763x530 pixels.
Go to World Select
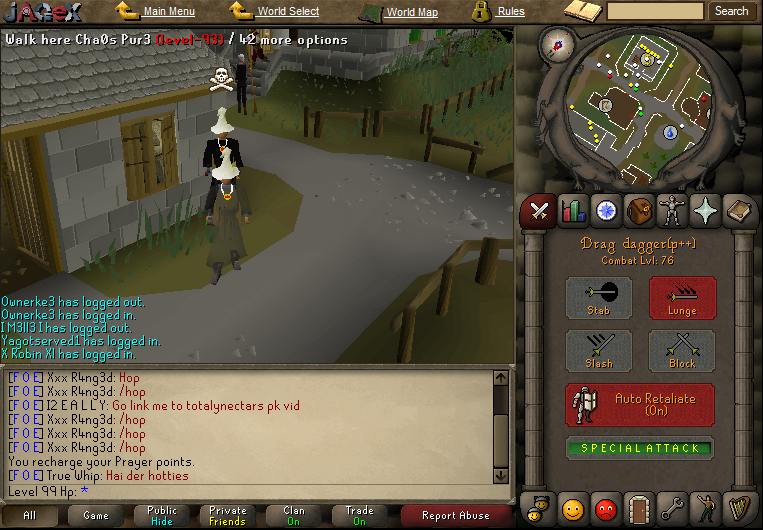pos(288,12)
